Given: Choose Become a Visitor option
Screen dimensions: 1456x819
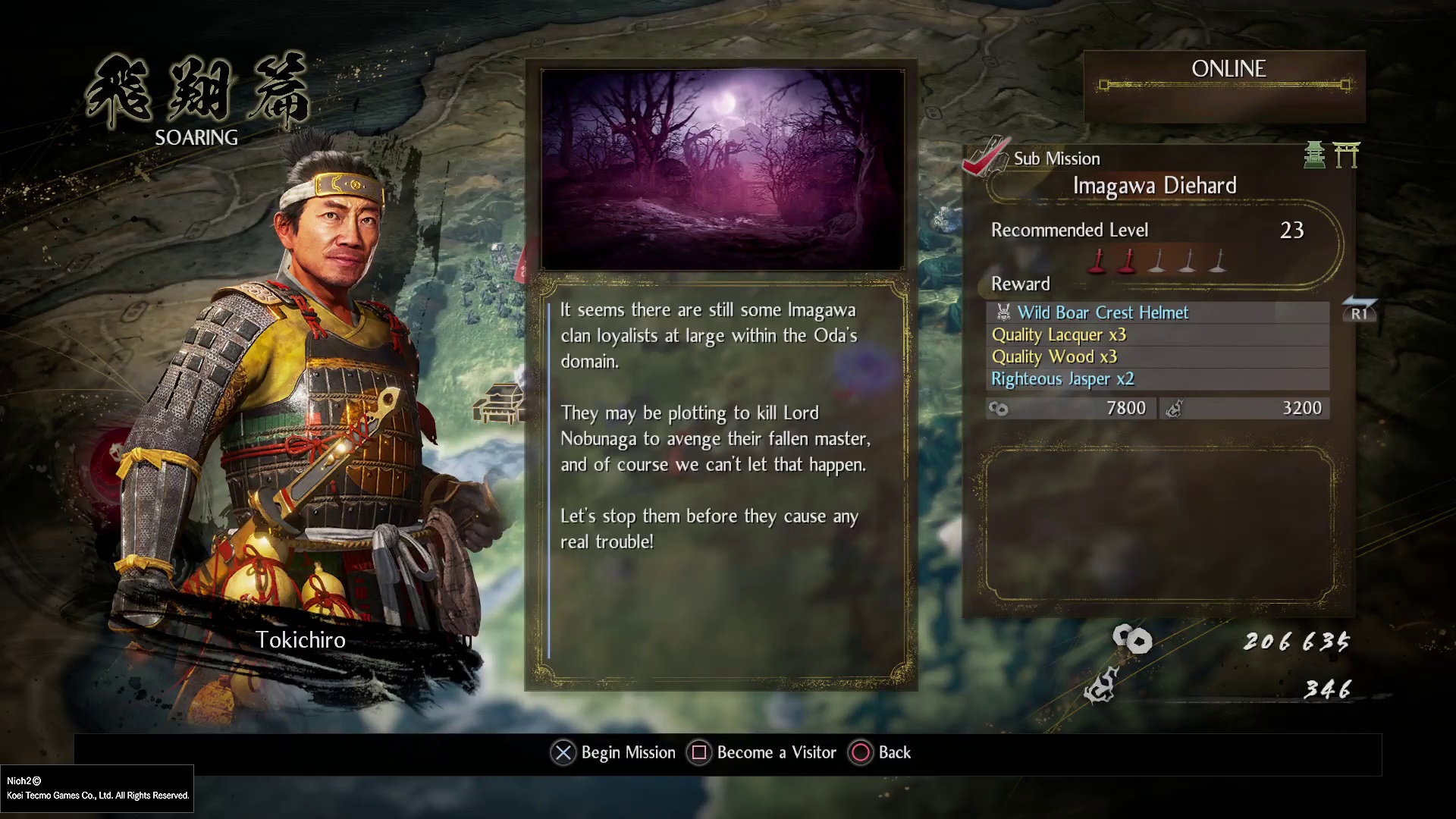Looking at the screenshot, I should coord(761,752).
